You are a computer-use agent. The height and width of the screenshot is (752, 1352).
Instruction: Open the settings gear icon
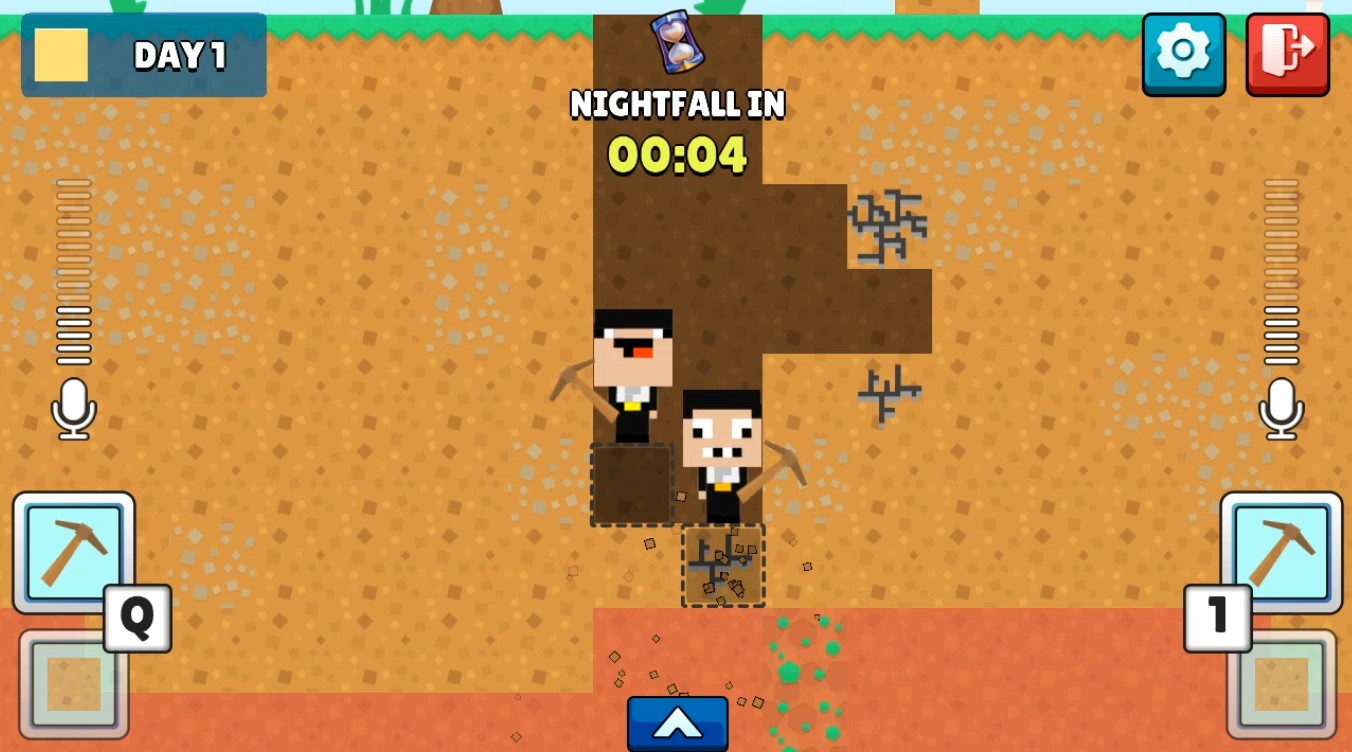click(1184, 54)
